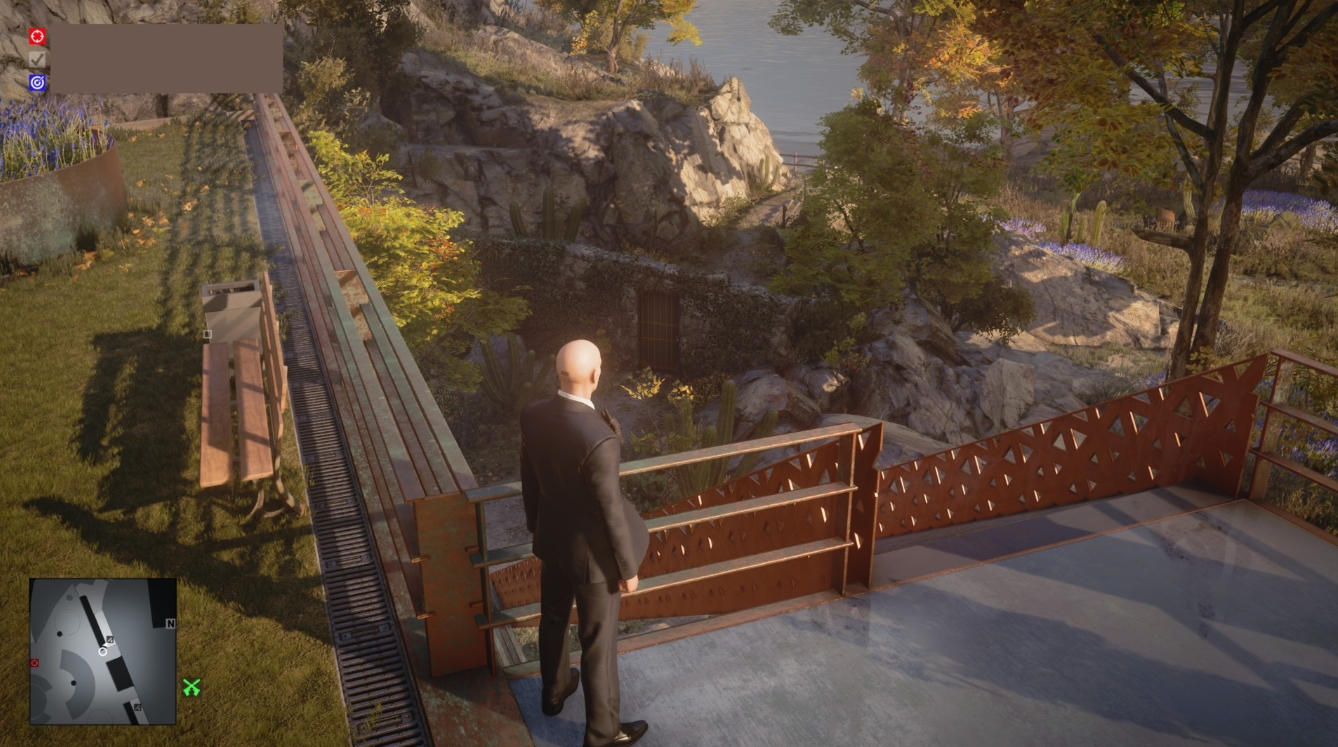Image resolution: width=1338 pixels, height=747 pixels.
Task: Select the green crossed-guns weapon icon
Action: coord(192,687)
